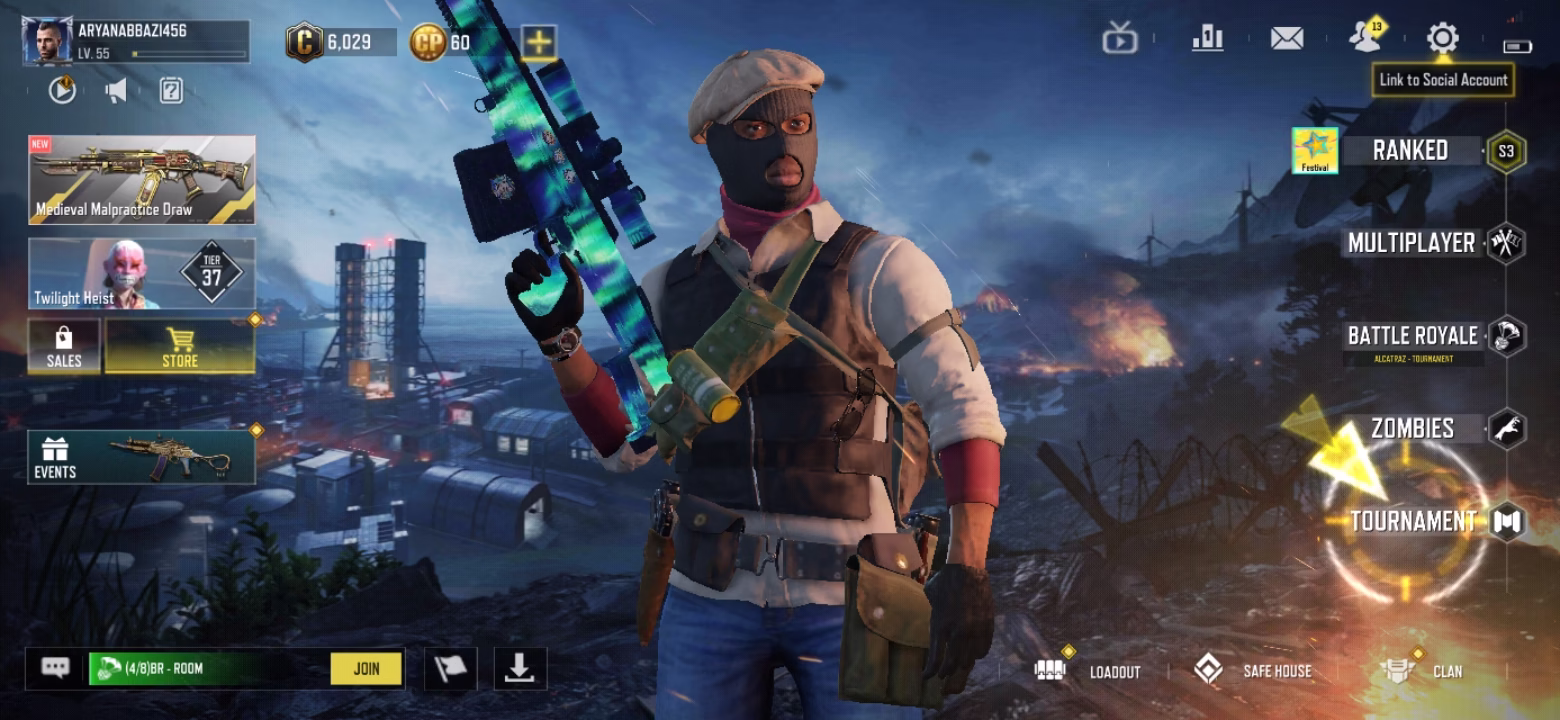Open the Events panel
This screenshot has height=720, width=1560.
(x=141, y=457)
